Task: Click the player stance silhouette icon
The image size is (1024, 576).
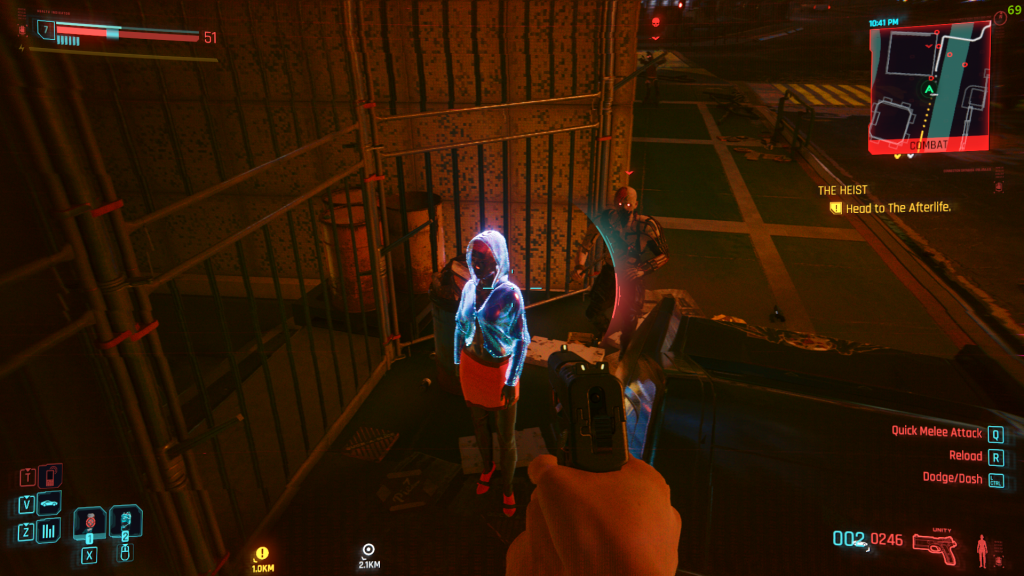Action: [981, 548]
